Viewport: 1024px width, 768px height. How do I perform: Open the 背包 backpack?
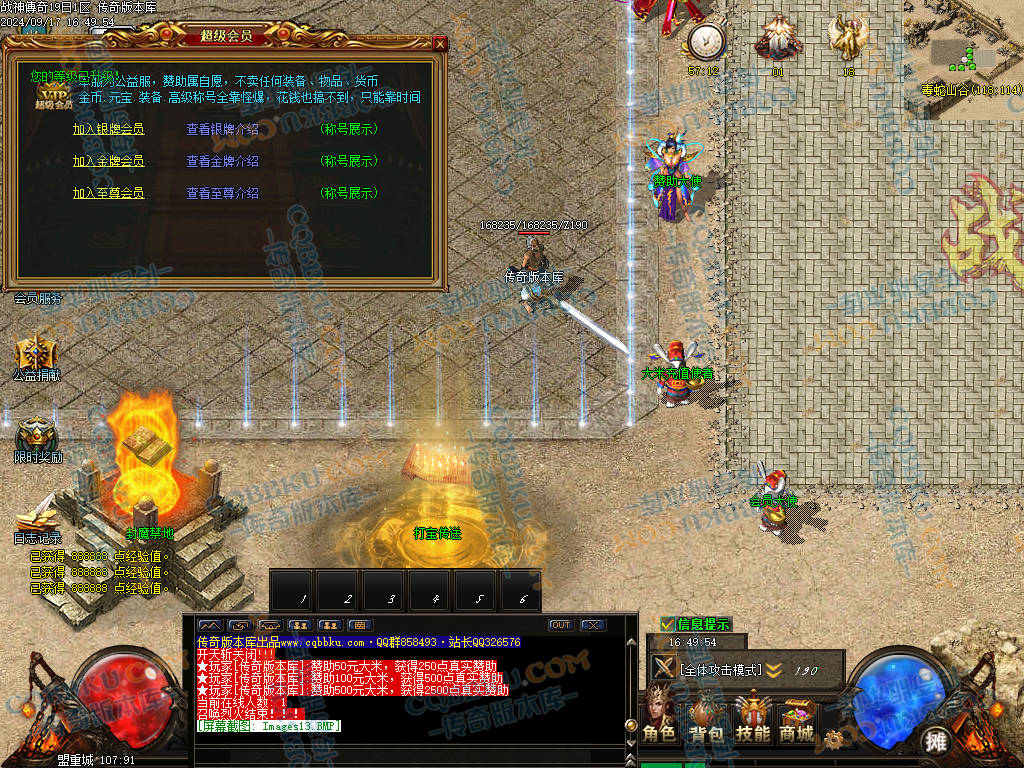(x=705, y=717)
